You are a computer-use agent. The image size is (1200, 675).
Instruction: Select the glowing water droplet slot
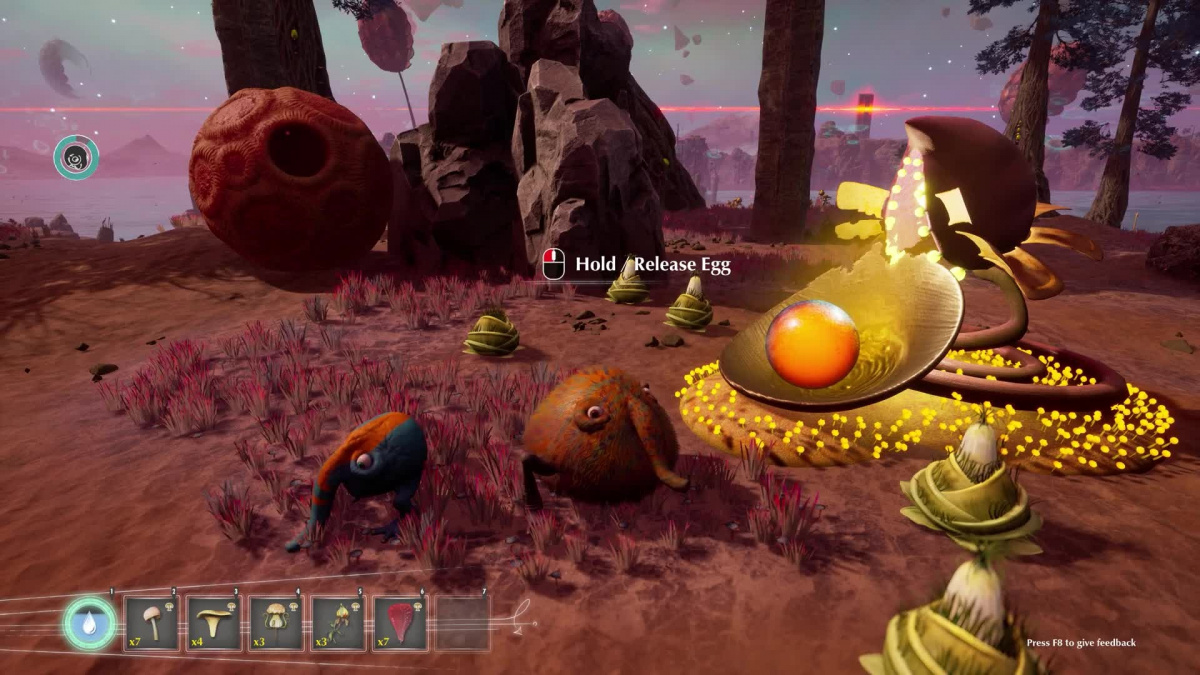coord(90,624)
